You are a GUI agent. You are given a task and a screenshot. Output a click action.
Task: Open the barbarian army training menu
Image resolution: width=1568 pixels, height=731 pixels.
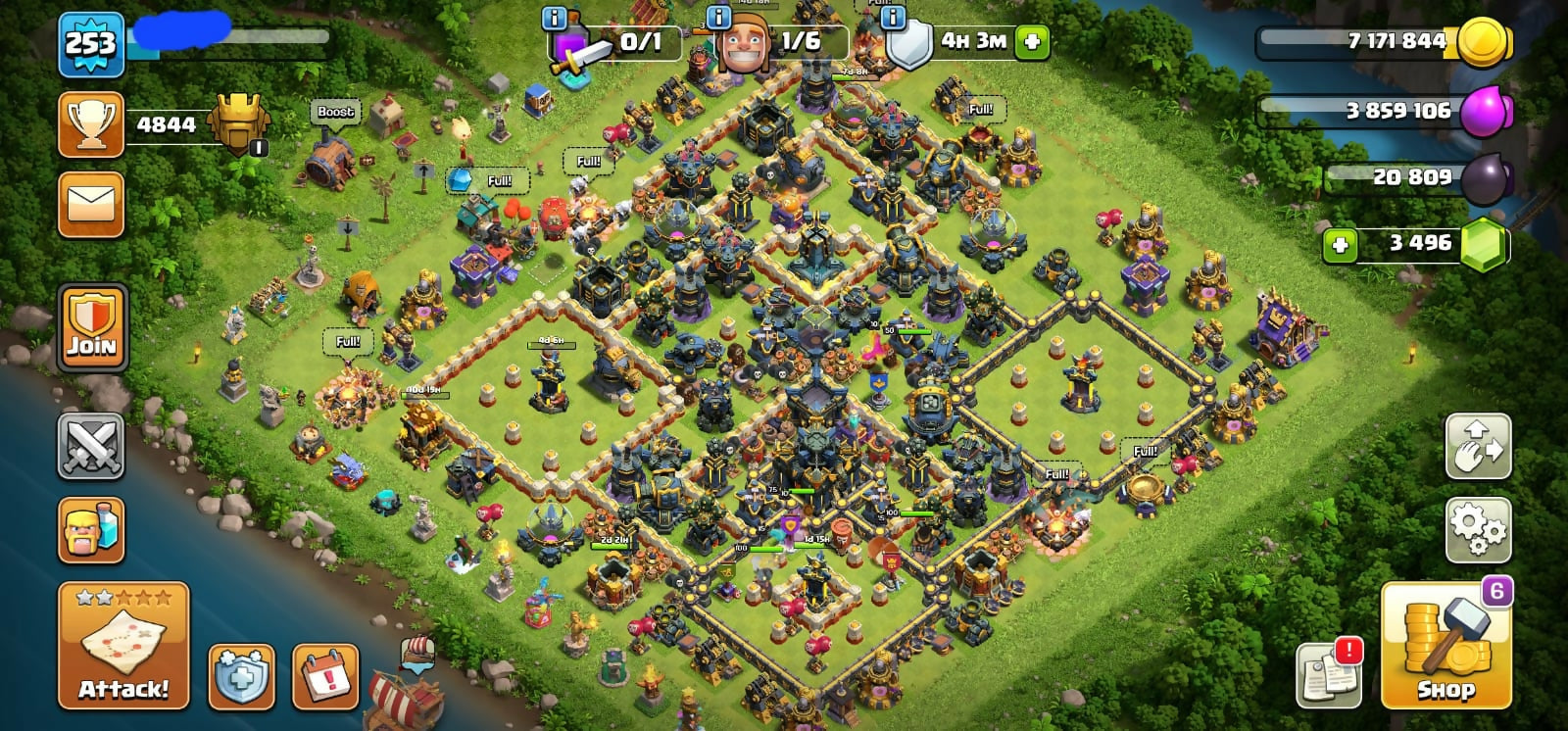click(x=91, y=530)
